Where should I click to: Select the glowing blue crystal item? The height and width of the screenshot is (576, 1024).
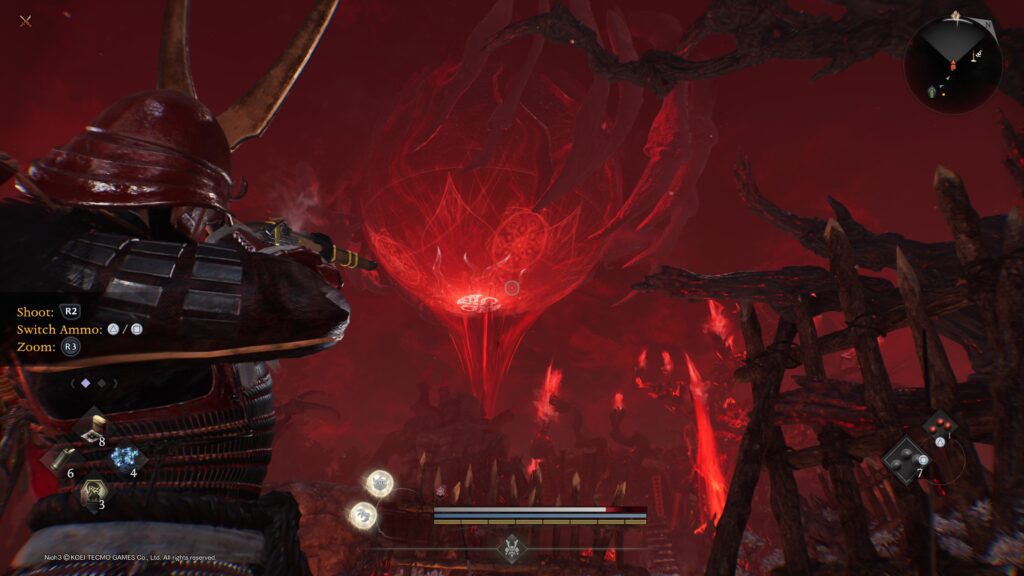click(125, 458)
